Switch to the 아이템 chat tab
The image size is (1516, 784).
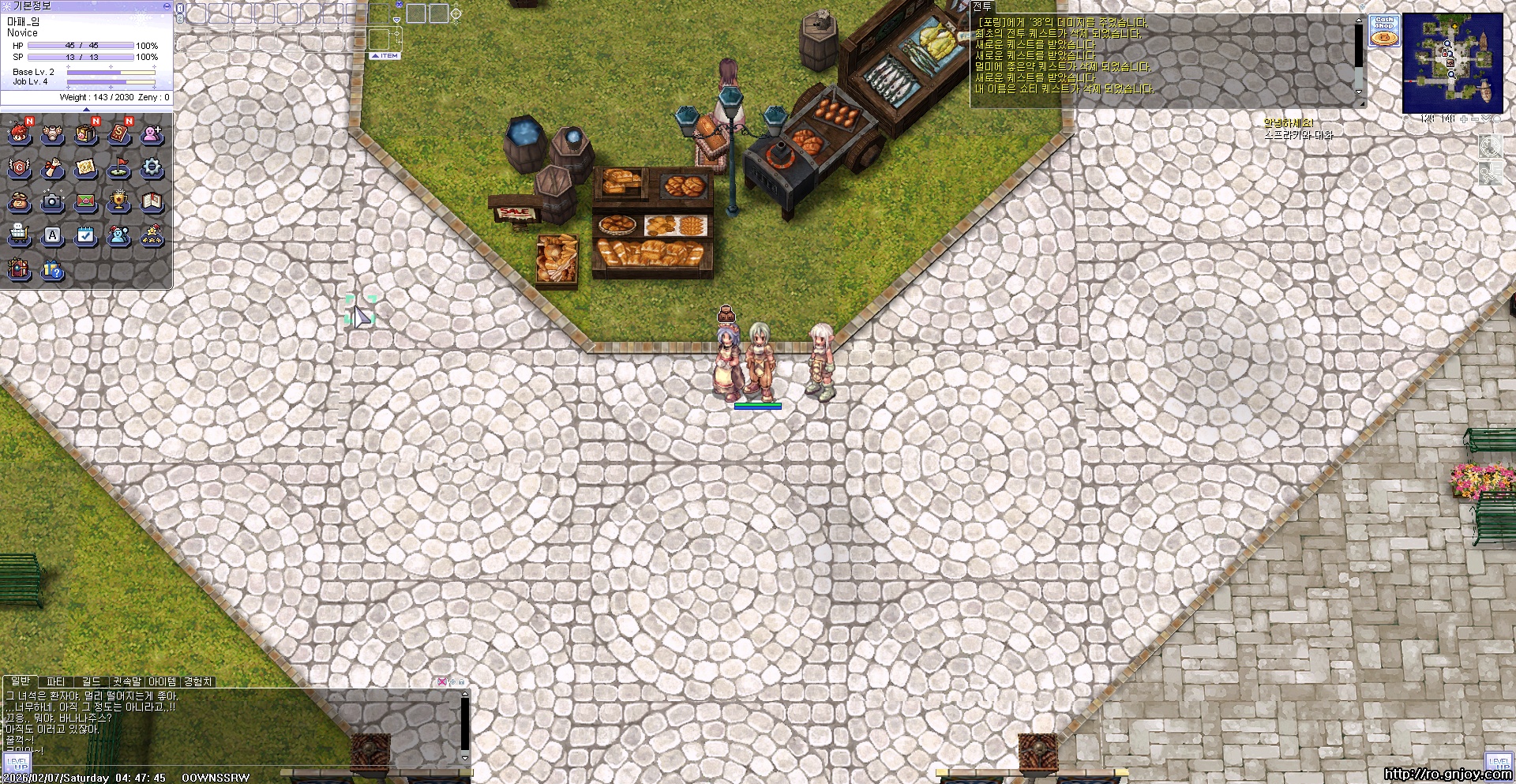(x=163, y=681)
